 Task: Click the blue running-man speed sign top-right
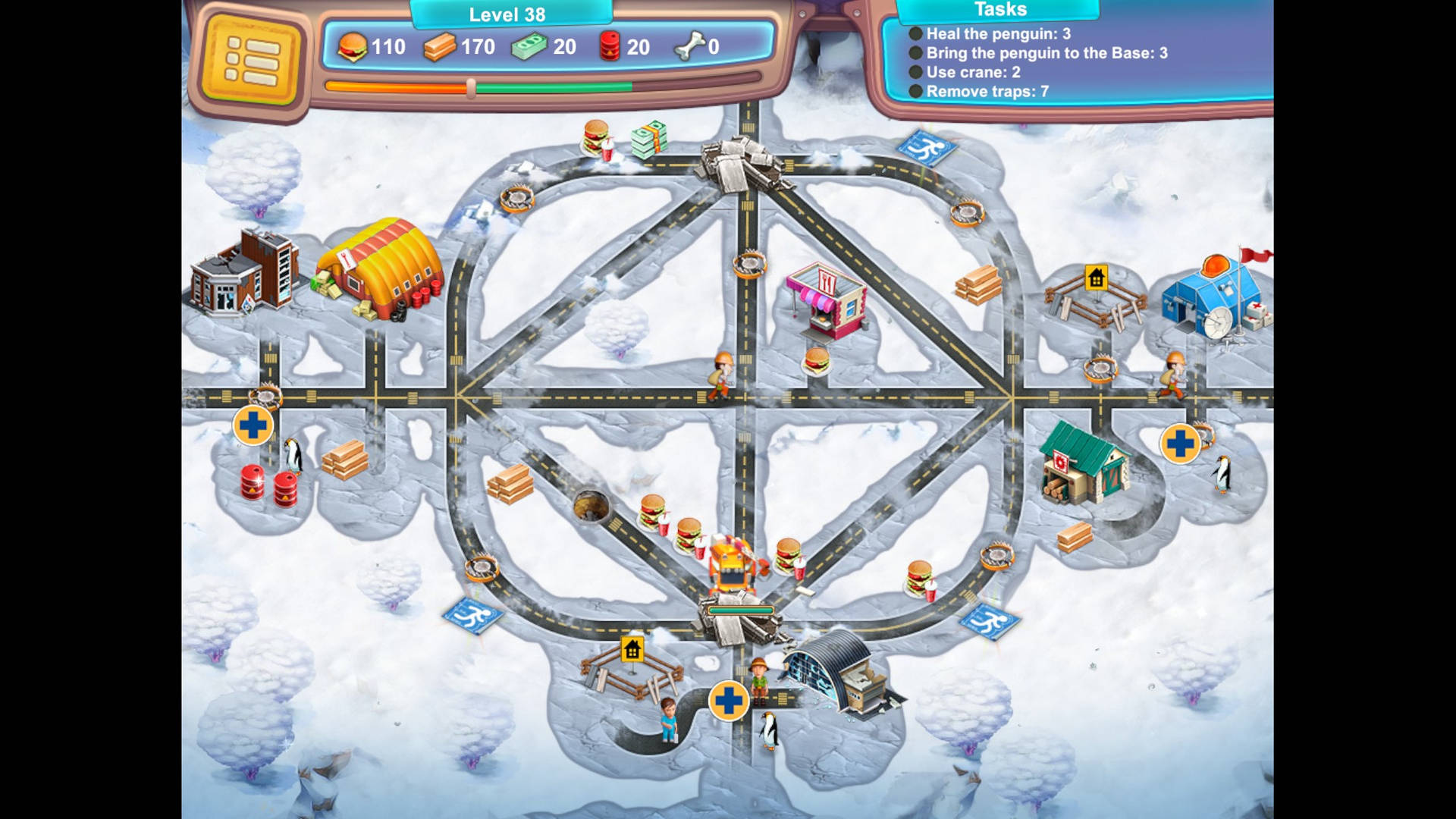927,146
